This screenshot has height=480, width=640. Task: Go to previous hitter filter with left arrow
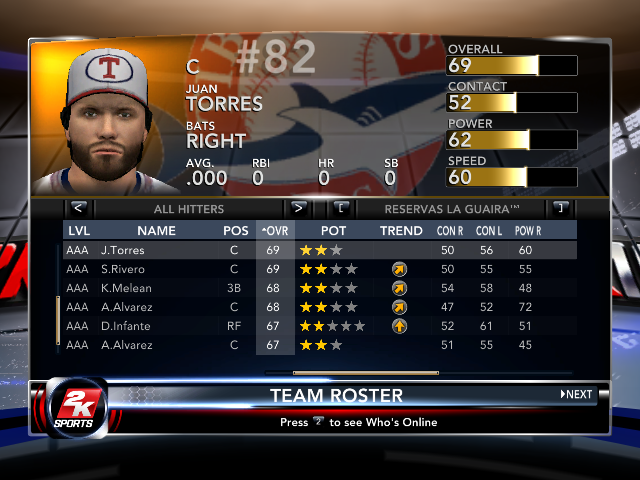[79, 209]
